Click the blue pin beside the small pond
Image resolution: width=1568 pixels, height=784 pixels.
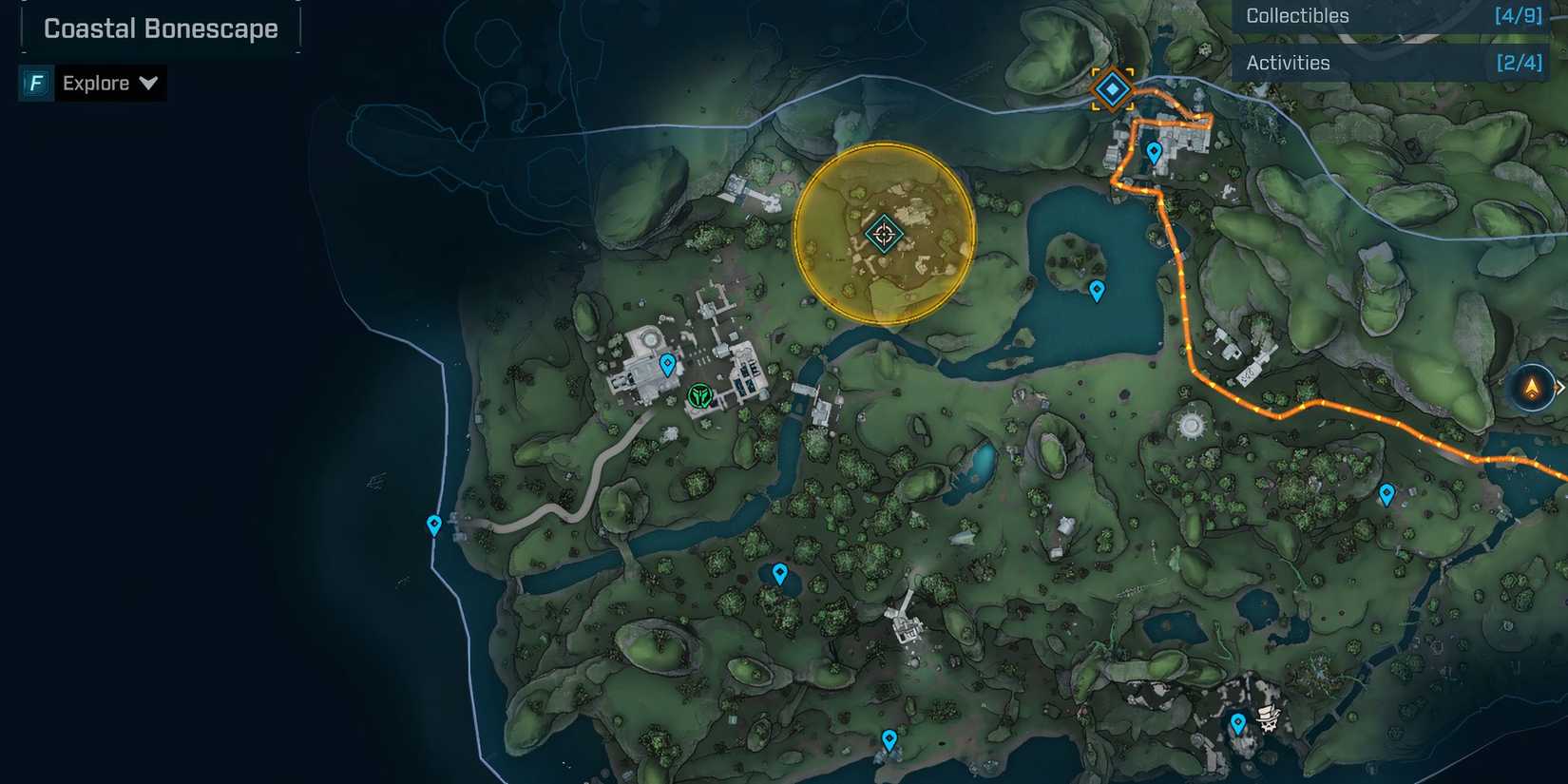click(x=781, y=572)
